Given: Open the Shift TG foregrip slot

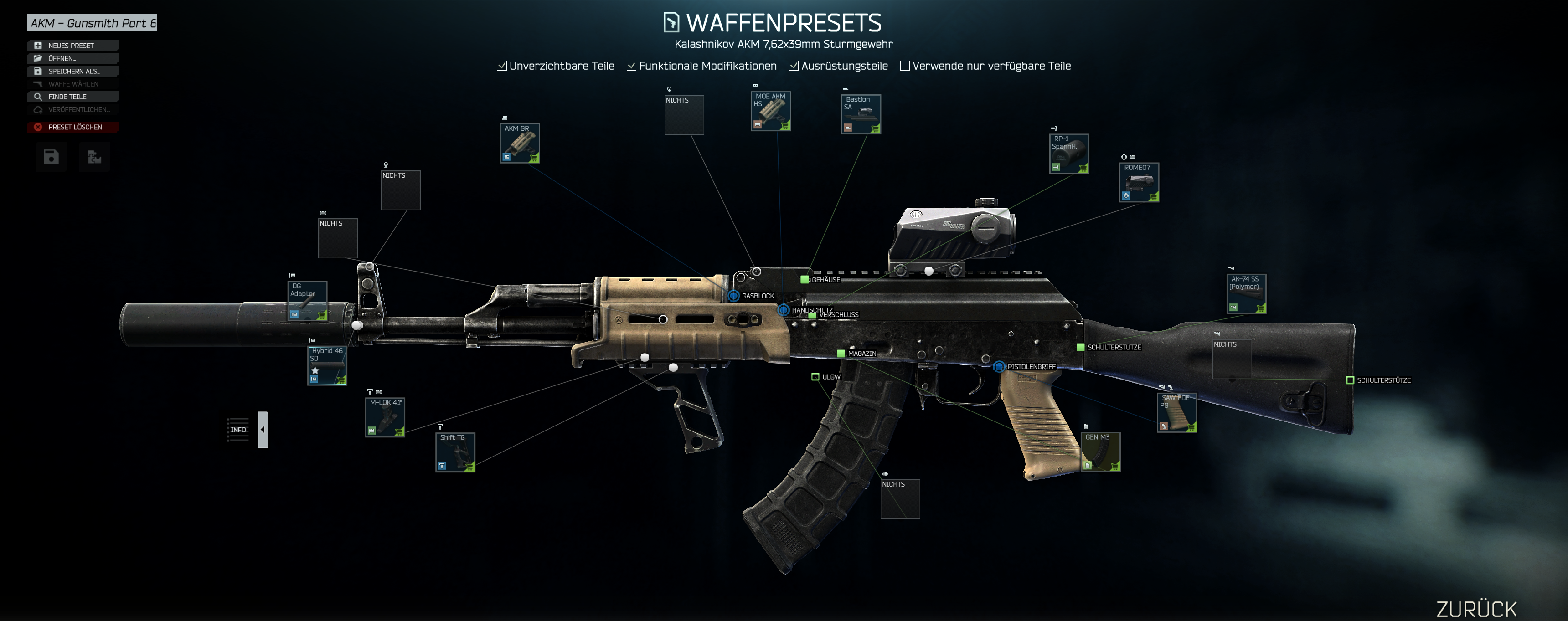Looking at the screenshot, I should tap(455, 452).
